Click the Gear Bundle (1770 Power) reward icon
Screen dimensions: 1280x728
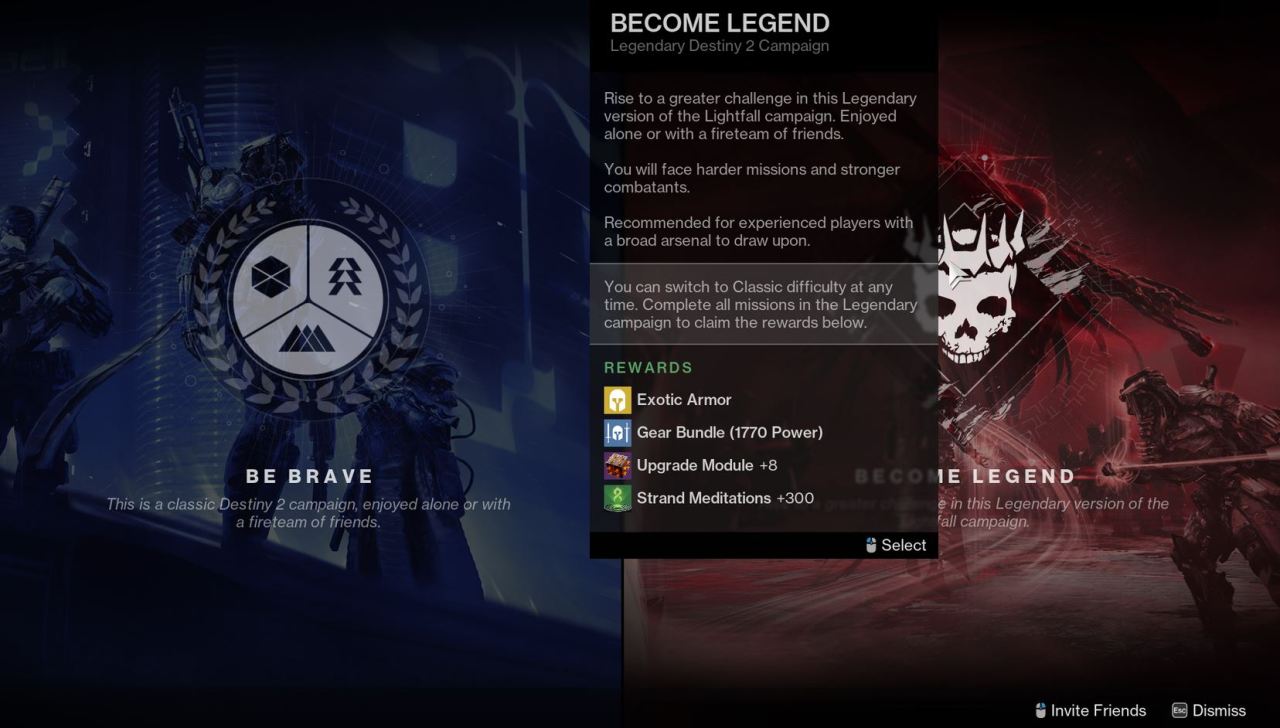point(617,432)
